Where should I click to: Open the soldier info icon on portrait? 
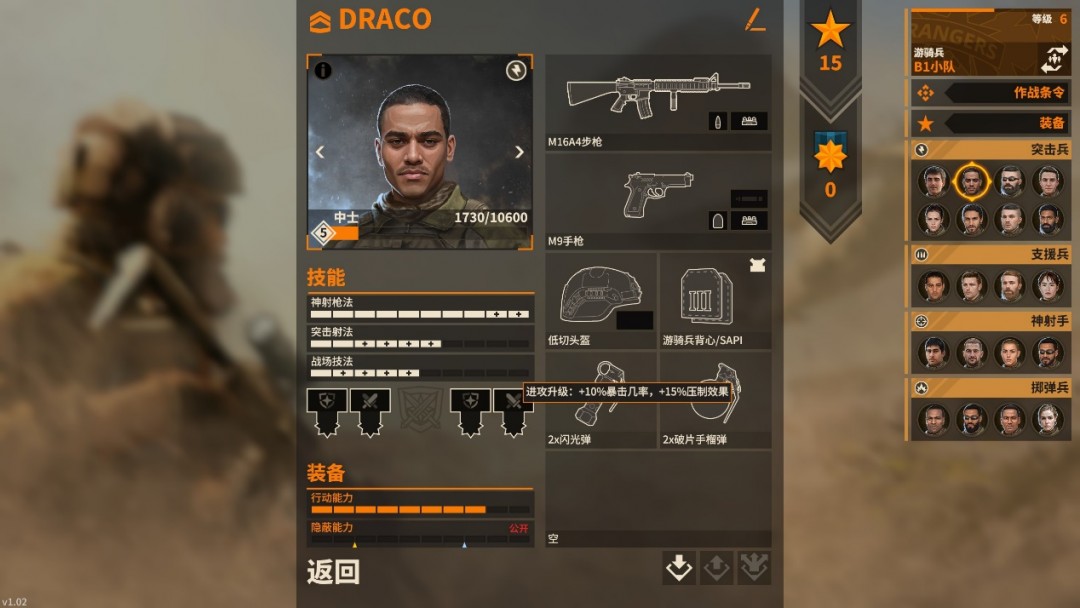click(x=323, y=71)
